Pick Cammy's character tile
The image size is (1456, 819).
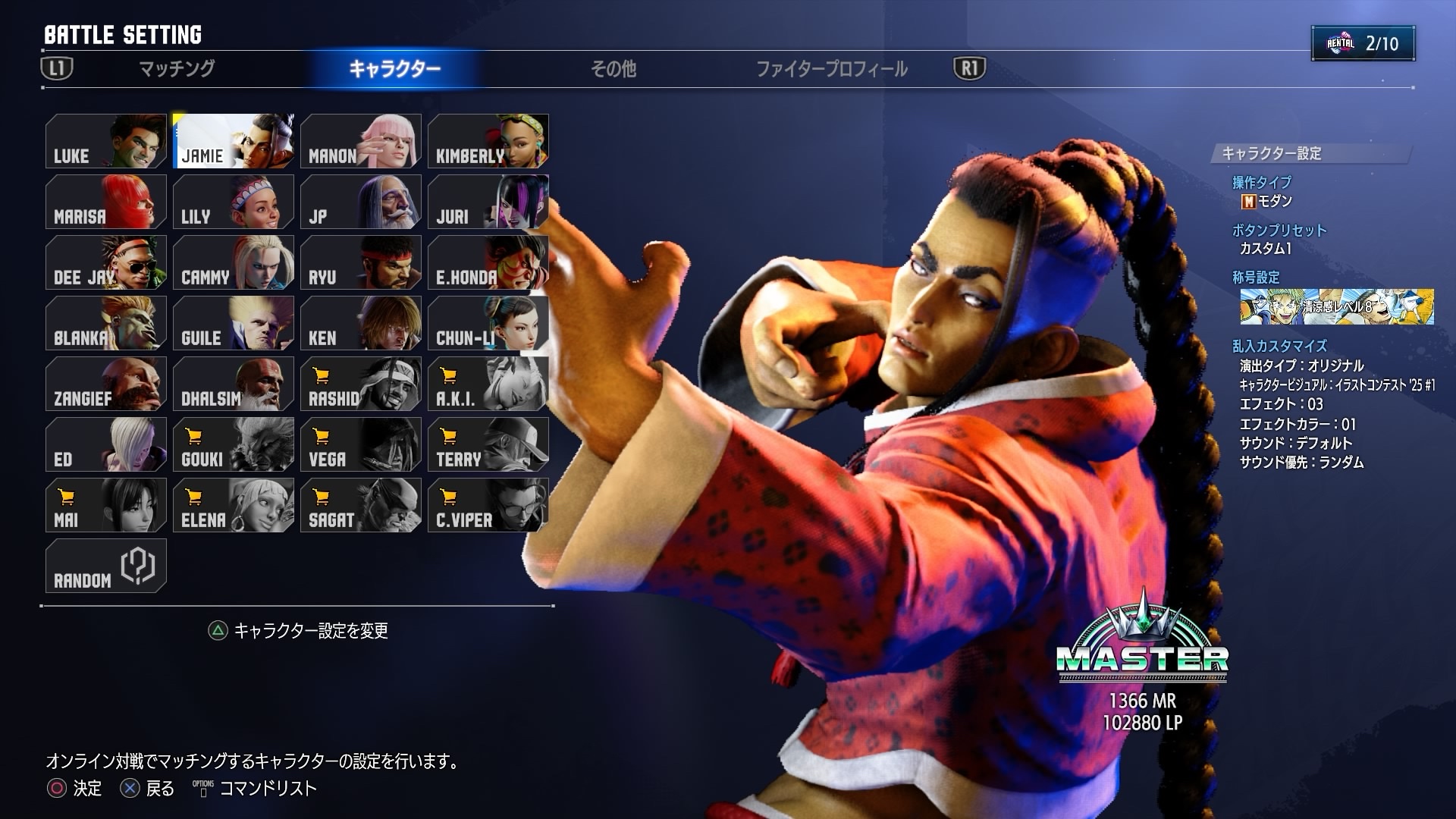(234, 262)
